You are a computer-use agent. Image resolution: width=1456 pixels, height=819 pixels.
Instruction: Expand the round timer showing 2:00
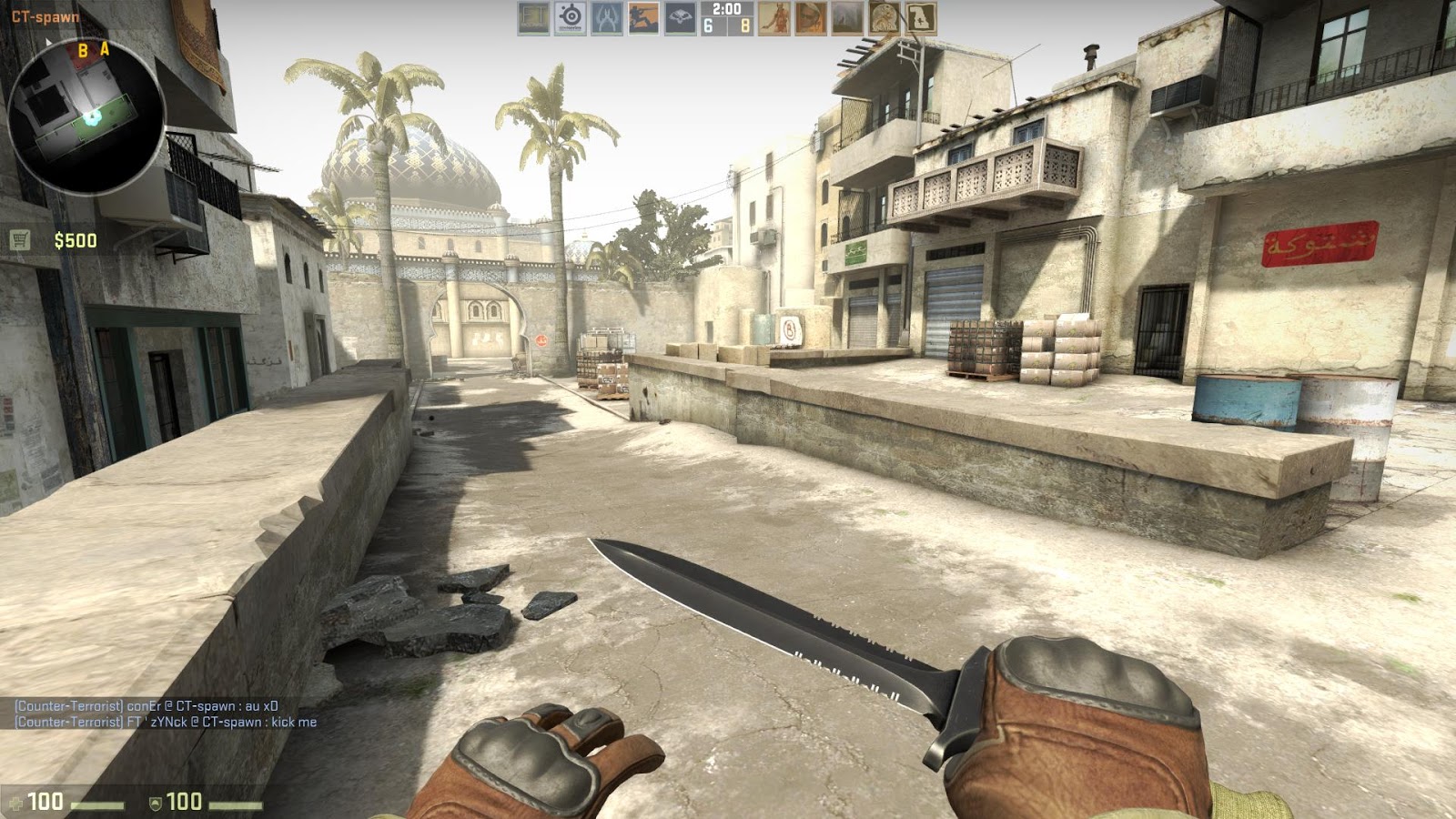point(728,11)
